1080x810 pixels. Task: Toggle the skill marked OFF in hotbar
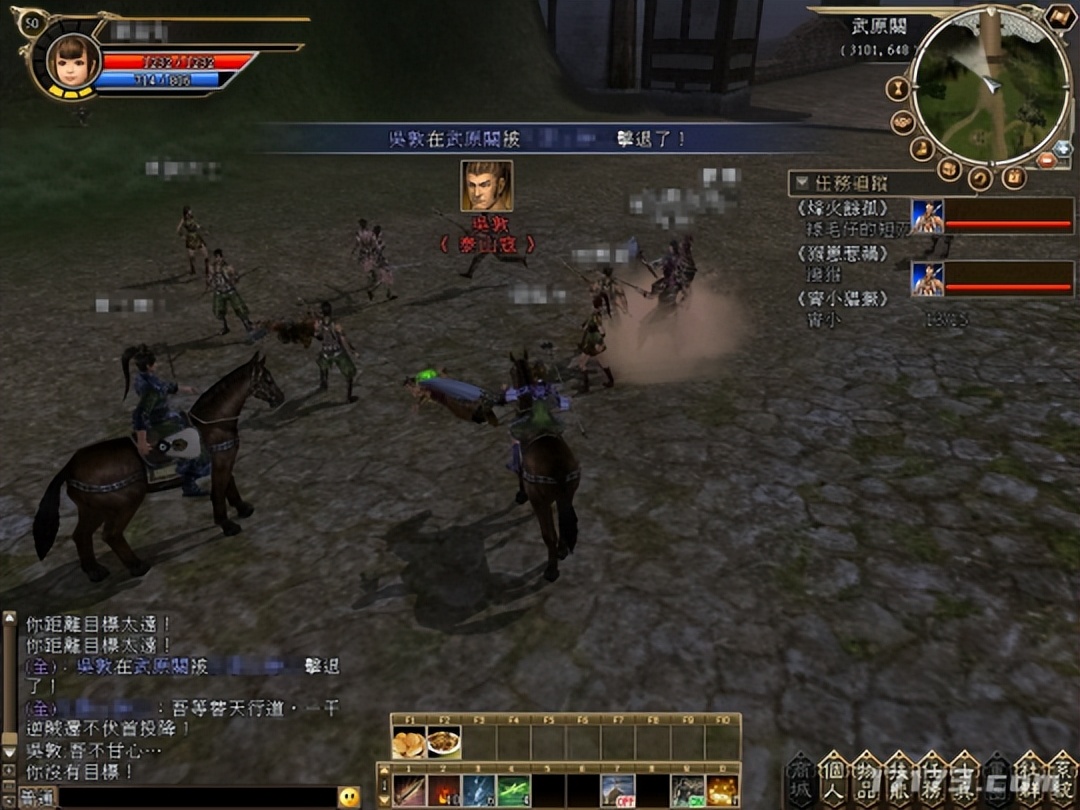point(617,791)
